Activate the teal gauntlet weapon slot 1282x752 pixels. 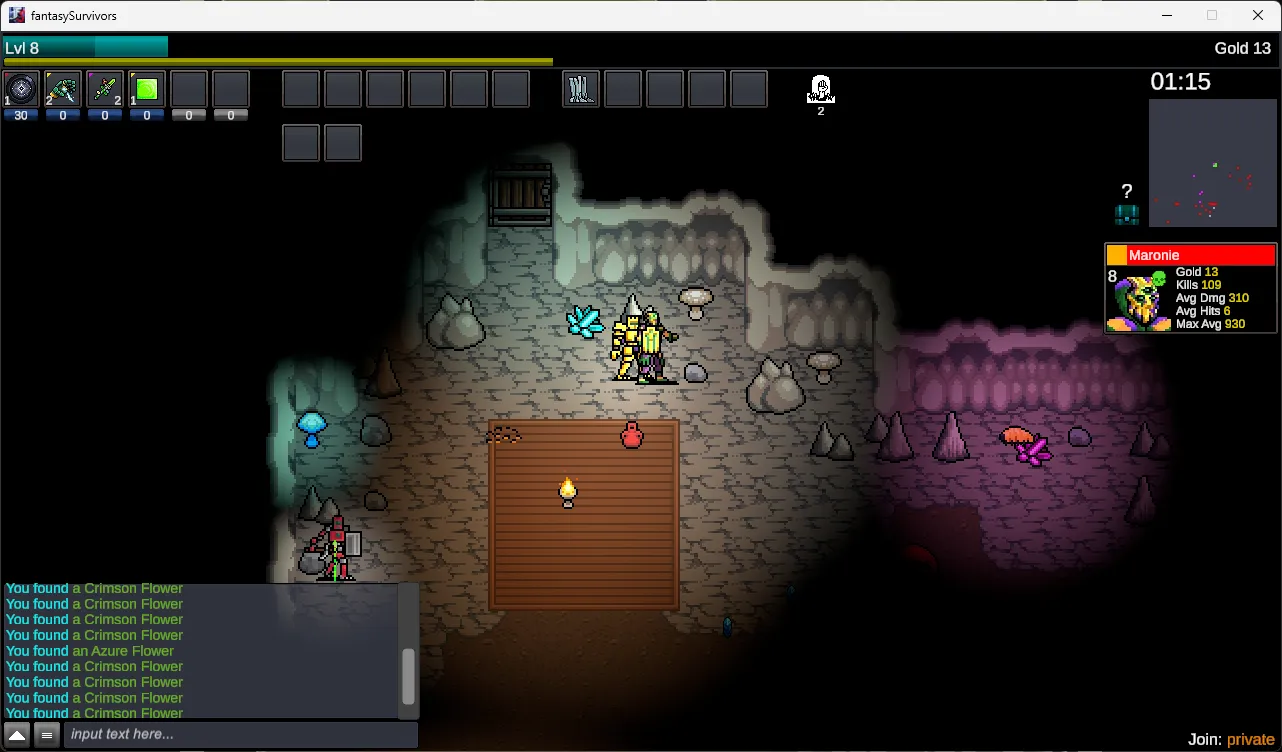tap(63, 89)
